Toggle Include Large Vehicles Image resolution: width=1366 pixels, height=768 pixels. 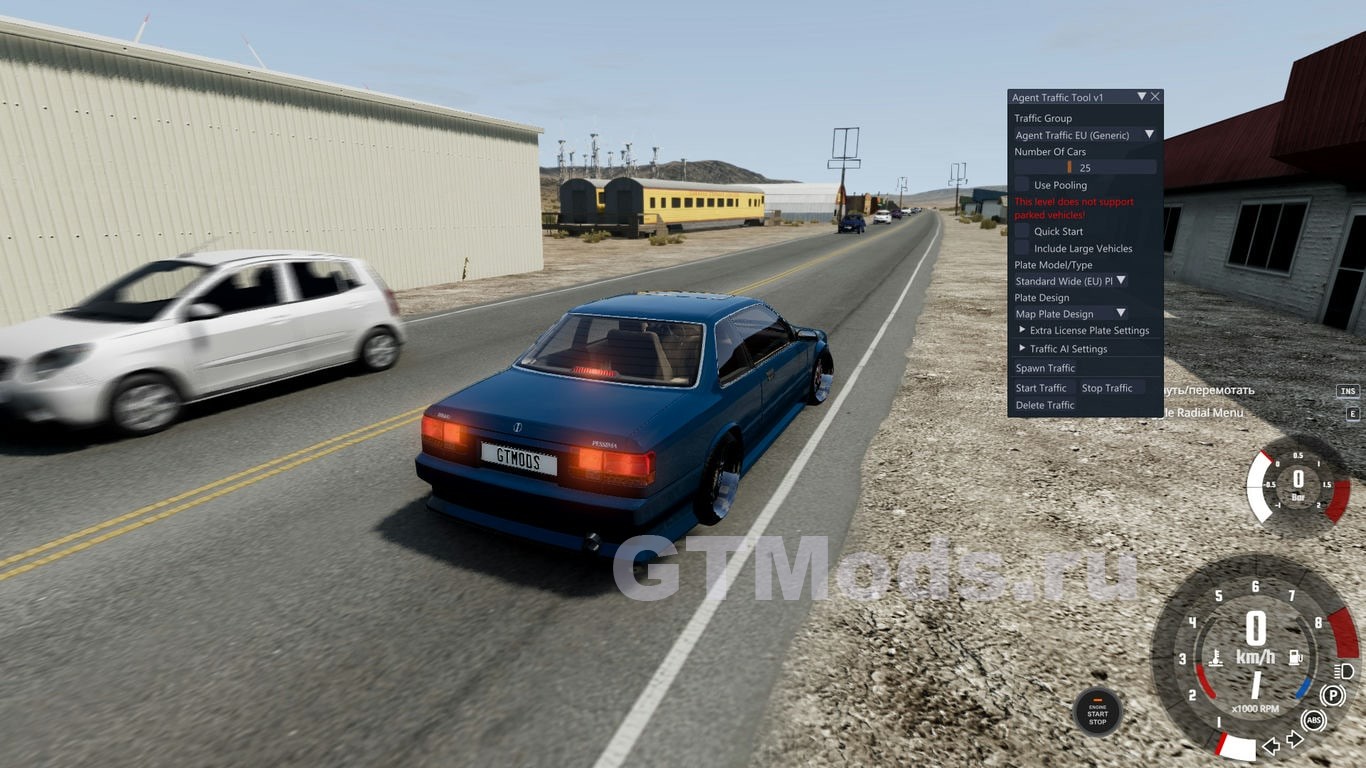tap(1022, 248)
